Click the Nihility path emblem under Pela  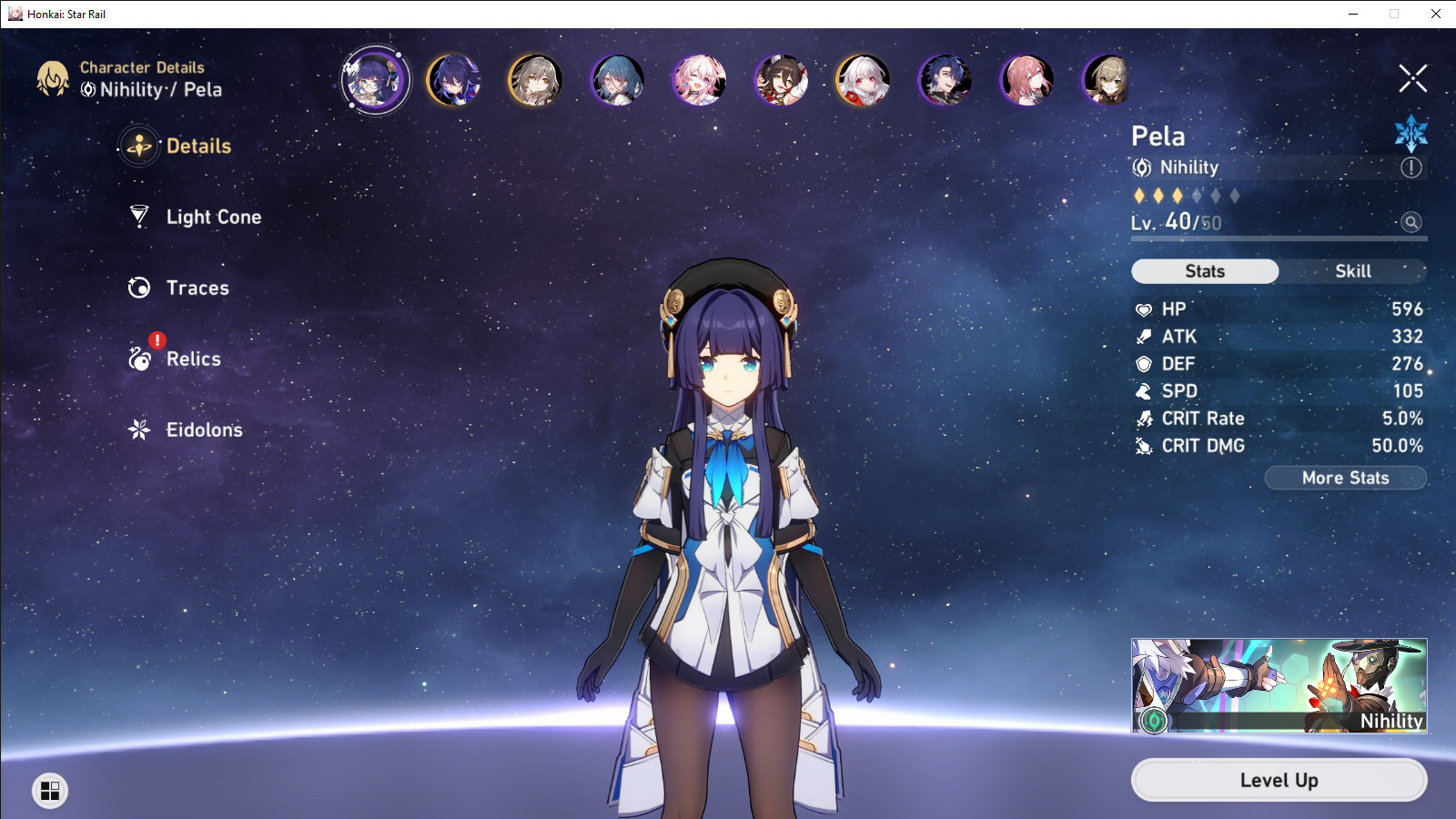pos(1141,167)
